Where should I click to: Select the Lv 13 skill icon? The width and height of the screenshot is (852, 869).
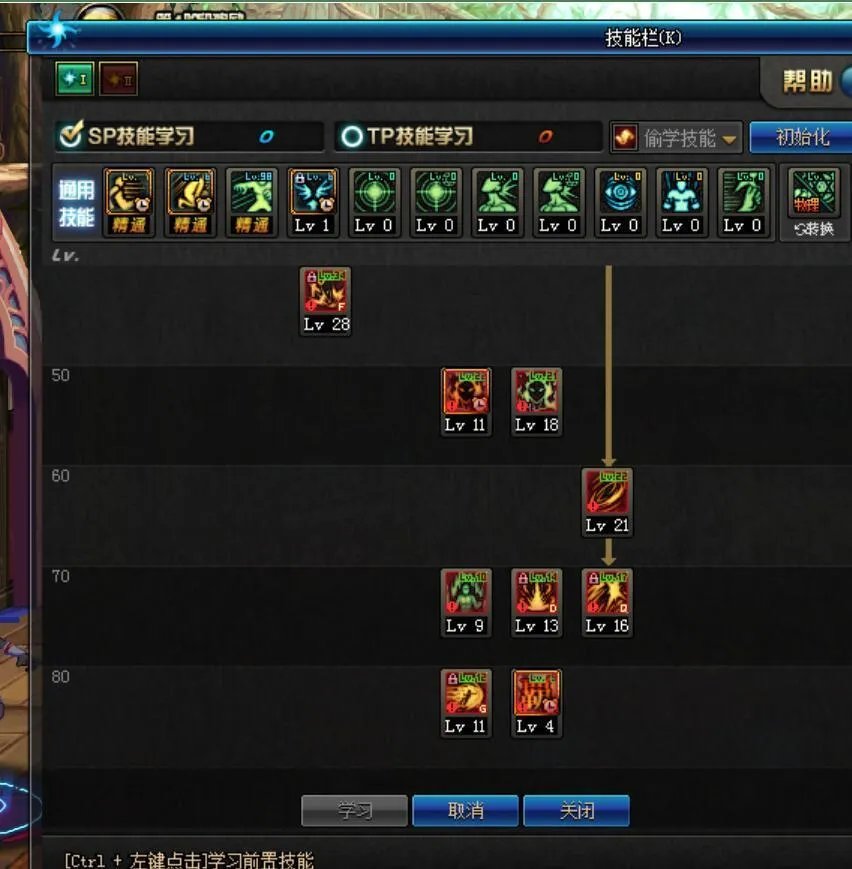(537, 594)
